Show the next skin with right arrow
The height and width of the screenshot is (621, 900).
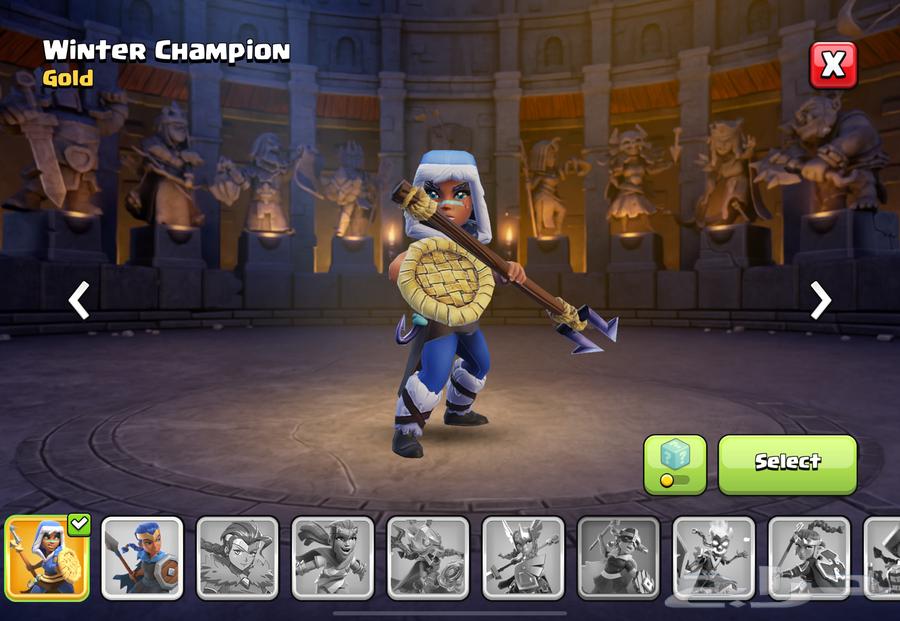pyautogui.click(x=820, y=300)
